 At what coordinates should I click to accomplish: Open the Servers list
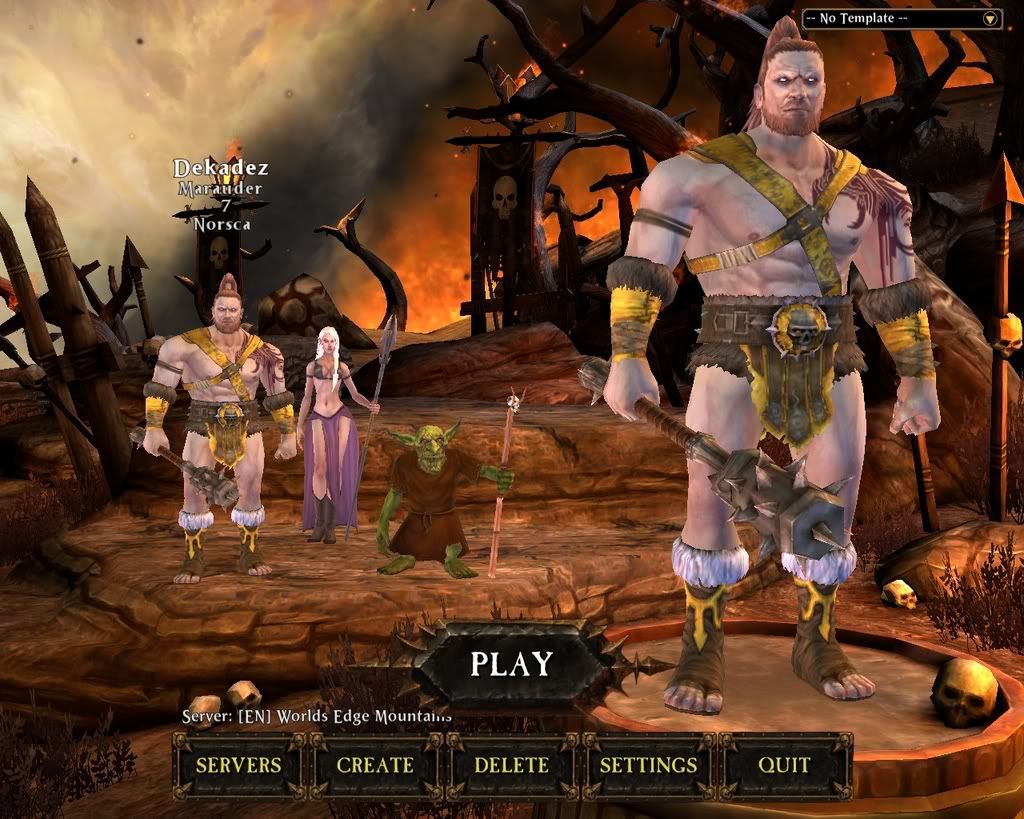pos(238,765)
